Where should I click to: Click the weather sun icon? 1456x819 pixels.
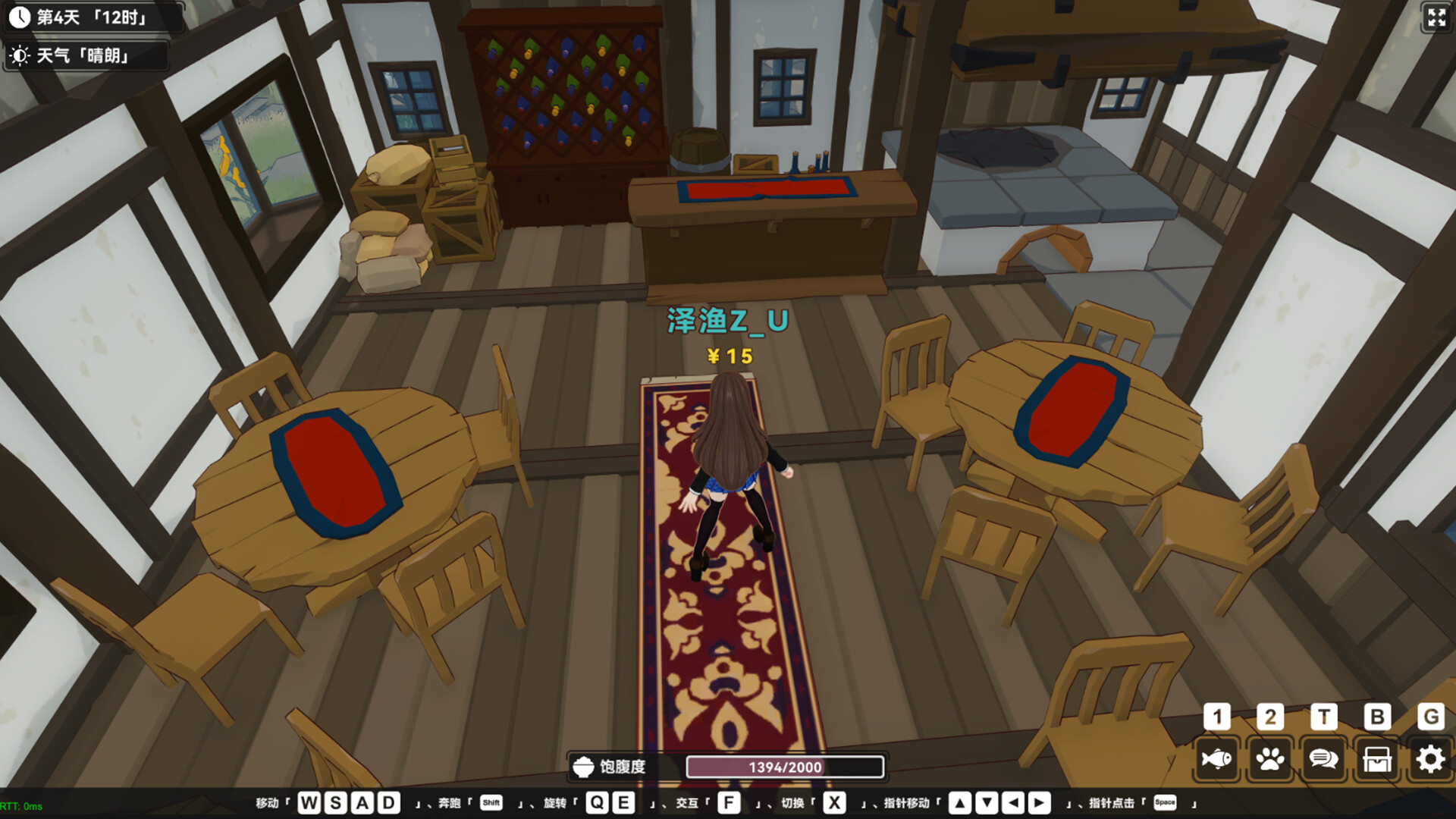tap(19, 55)
